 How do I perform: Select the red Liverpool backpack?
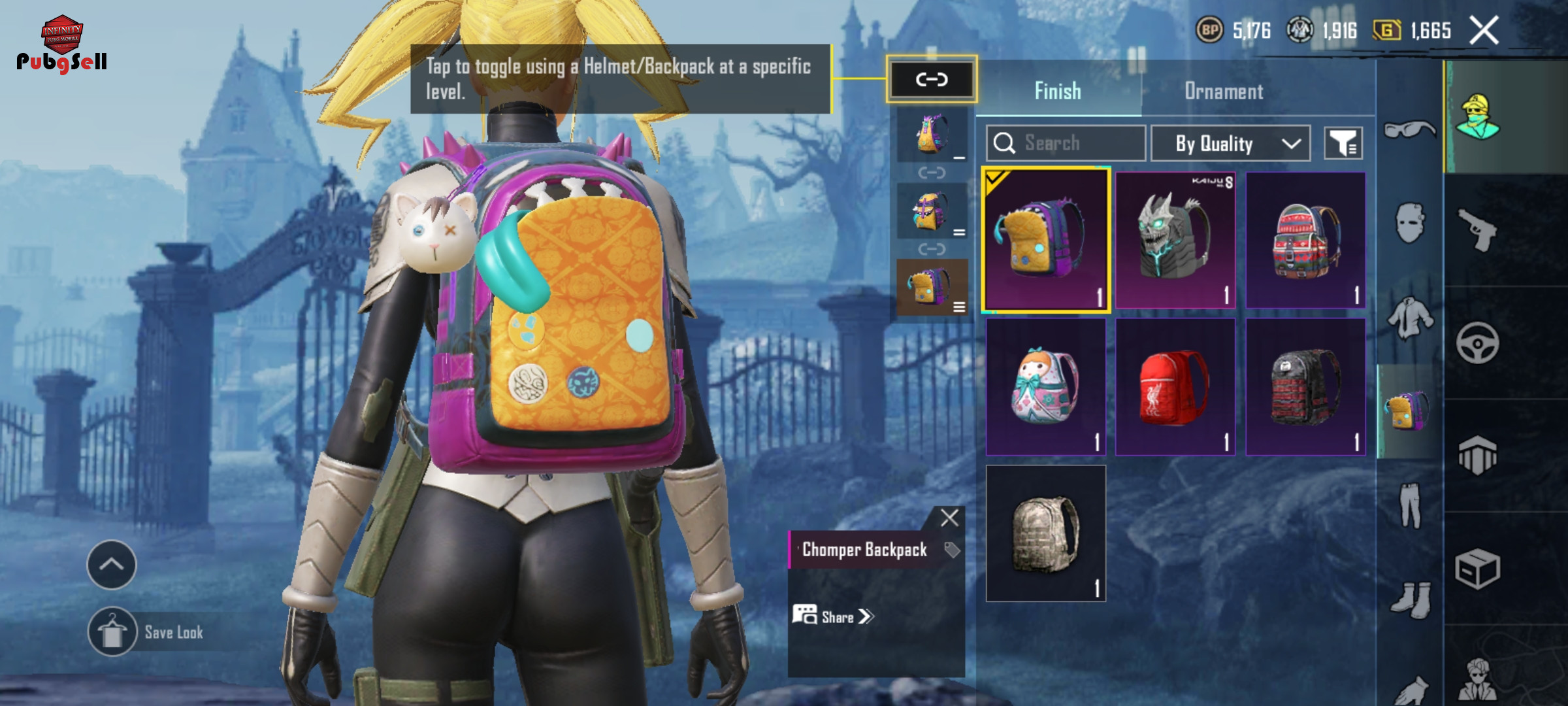[x=1175, y=387]
